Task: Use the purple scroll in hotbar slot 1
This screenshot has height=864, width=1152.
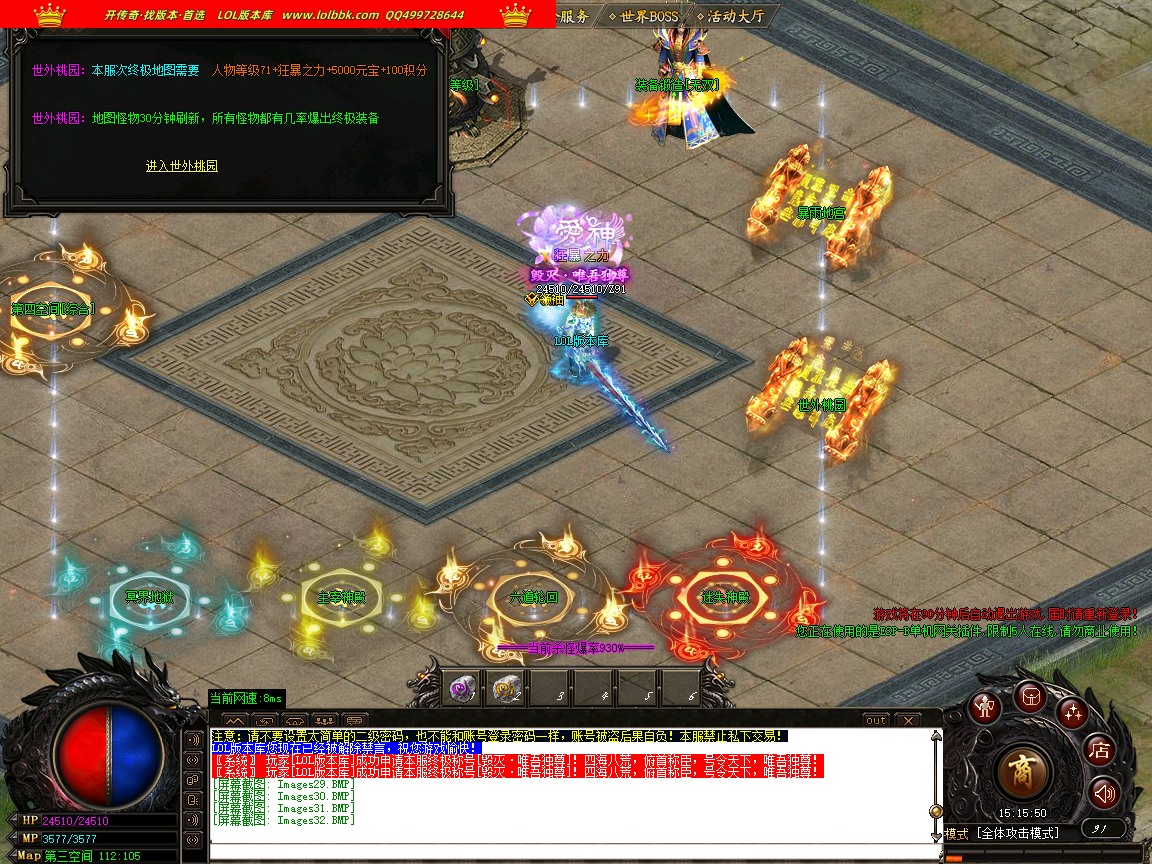Action: pyautogui.click(x=461, y=687)
